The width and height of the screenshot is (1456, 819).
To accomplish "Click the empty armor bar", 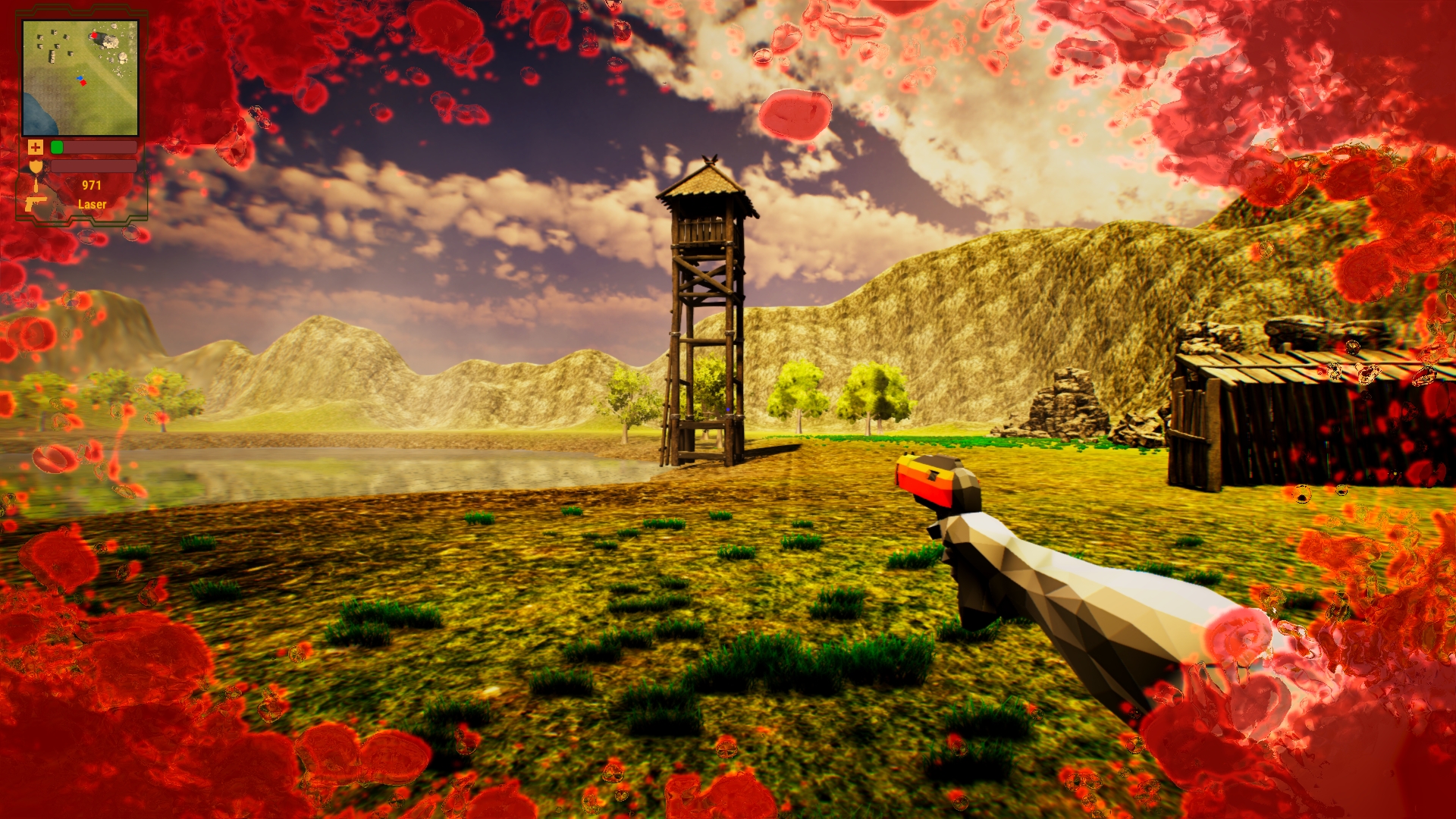I will point(93,167).
